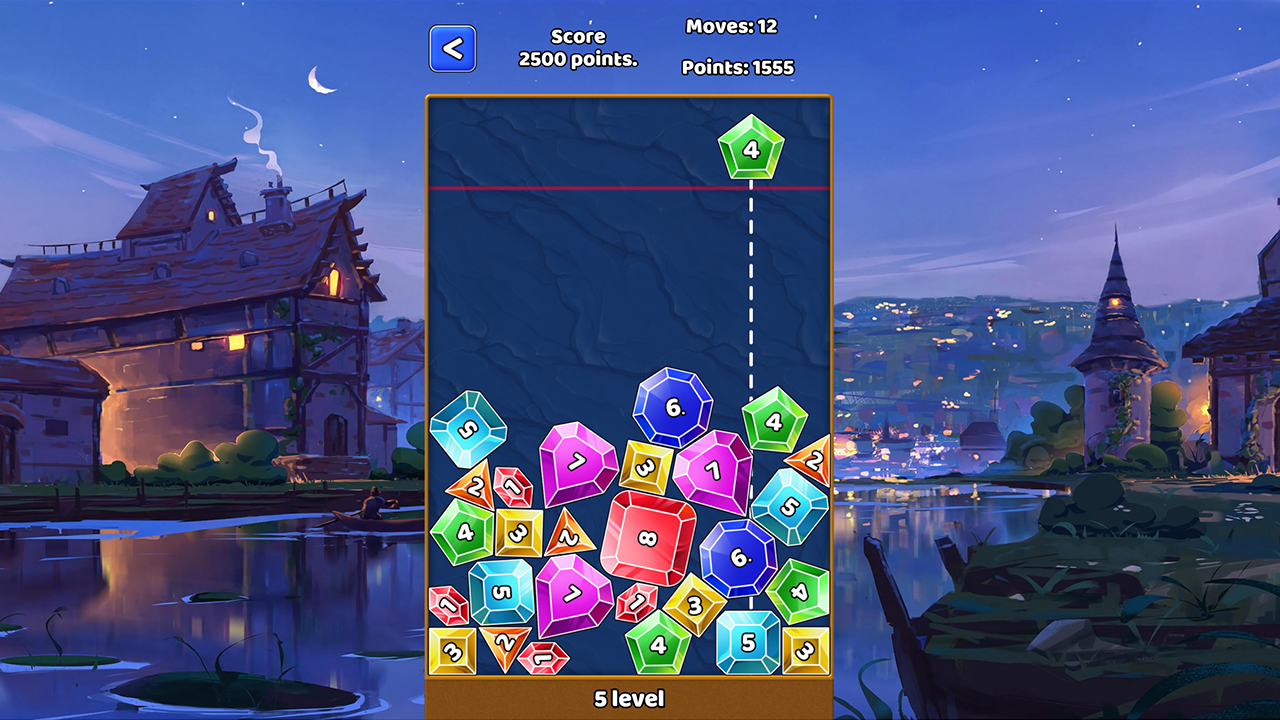Click the blue octagon 6 below the dotted line

pos(737,556)
